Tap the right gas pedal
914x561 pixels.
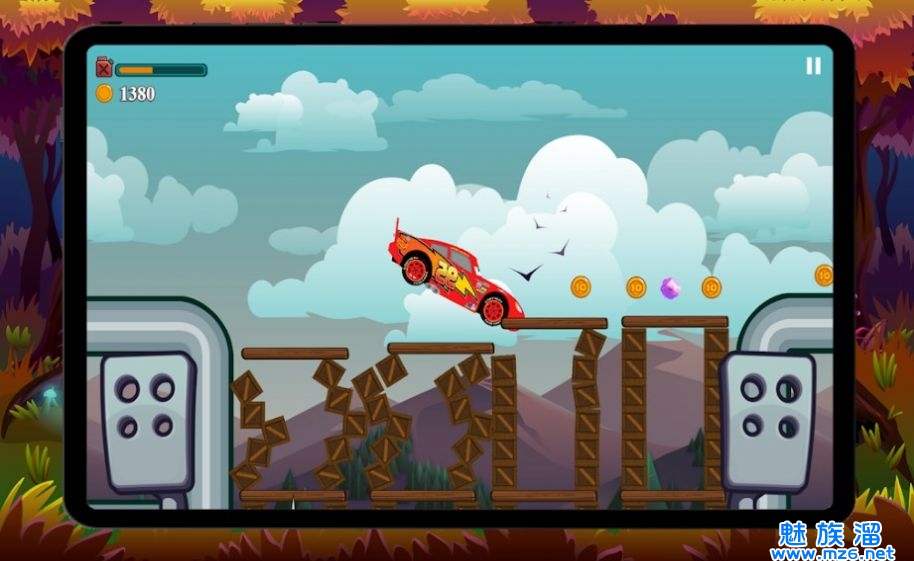(769, 418)
